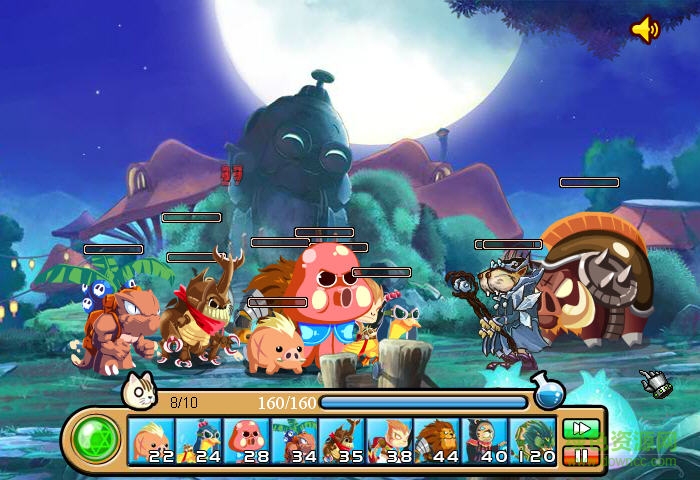Summon the green dragon unit costing 120
Screen dimensions: 700x480
point(533,441)
